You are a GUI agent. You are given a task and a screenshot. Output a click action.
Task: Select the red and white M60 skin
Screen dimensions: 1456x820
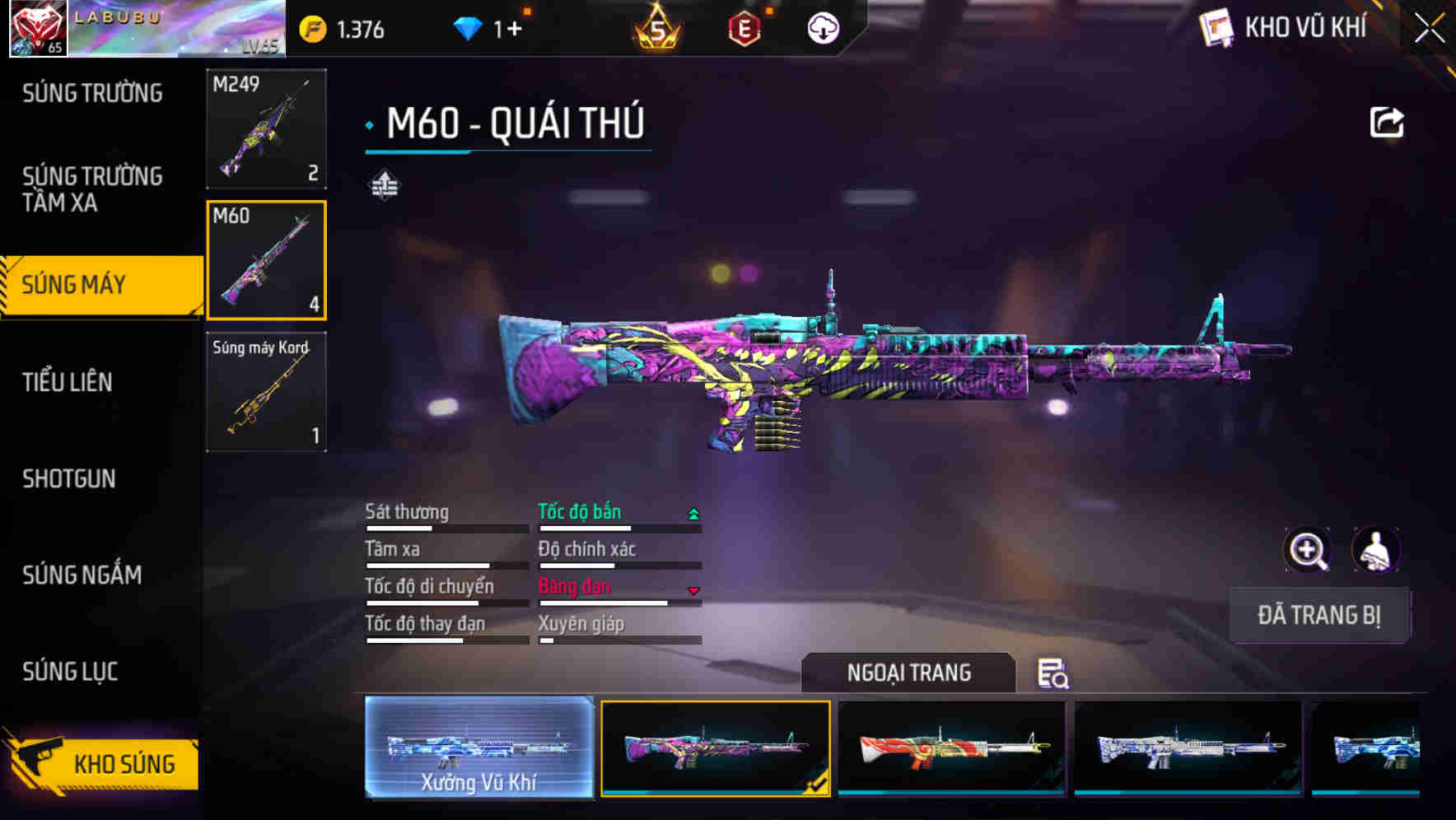click(951, 748)
